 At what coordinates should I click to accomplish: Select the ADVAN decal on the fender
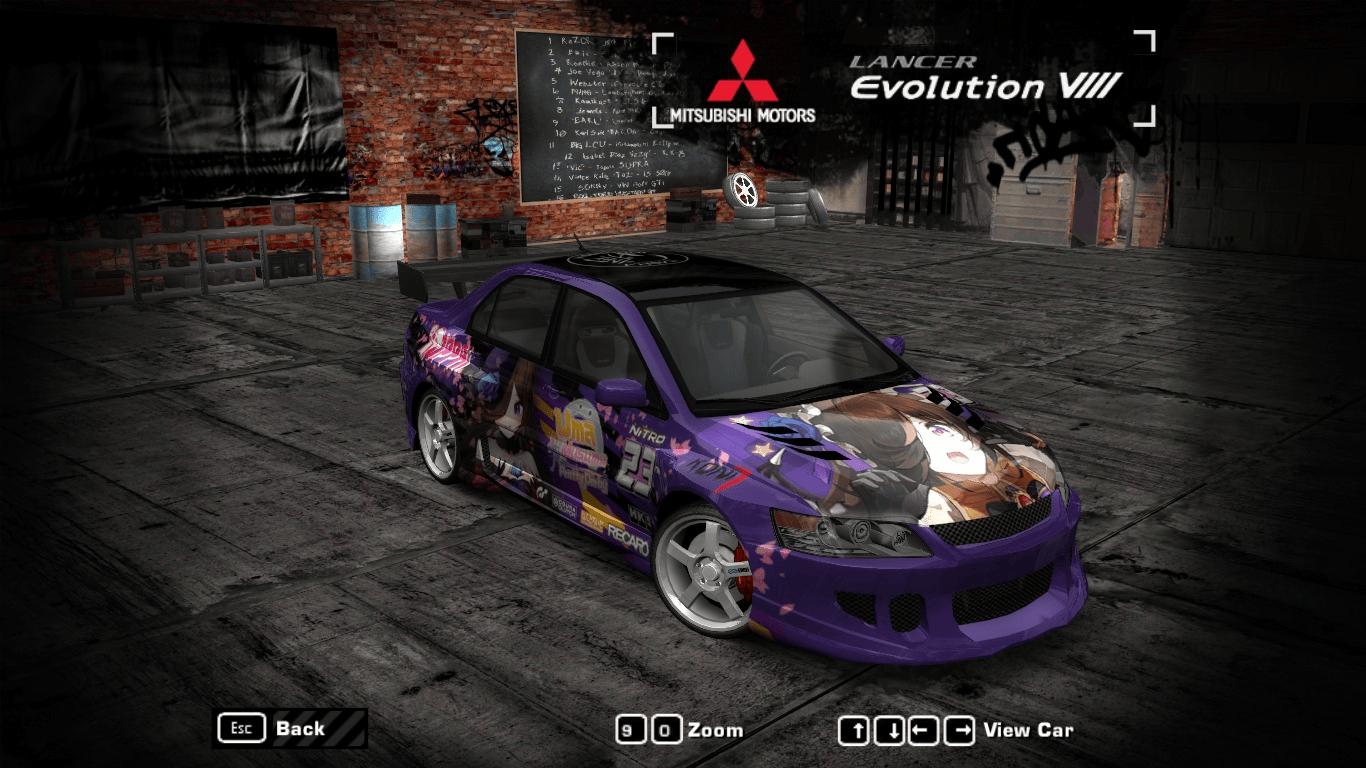click(712, 471)
